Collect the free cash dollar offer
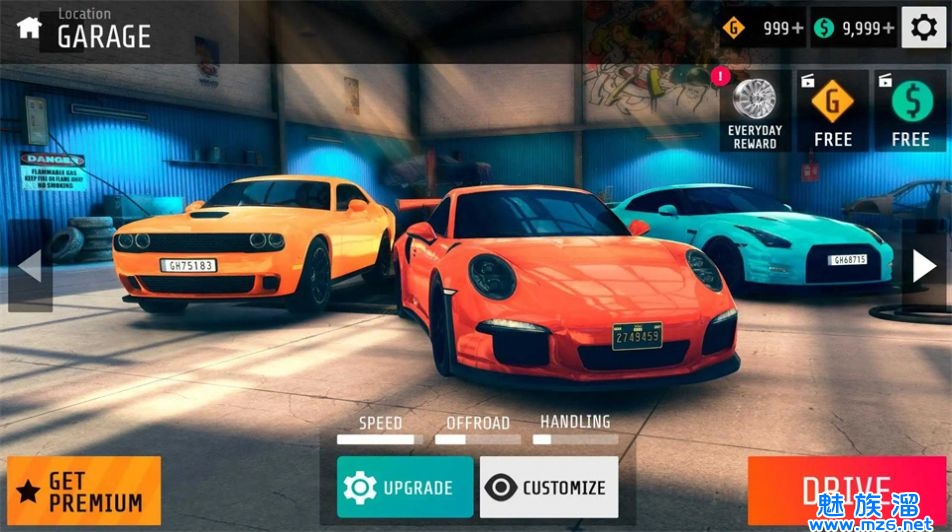Image resolution: width=952 pixels, height=532 pixels. (910, 112)
